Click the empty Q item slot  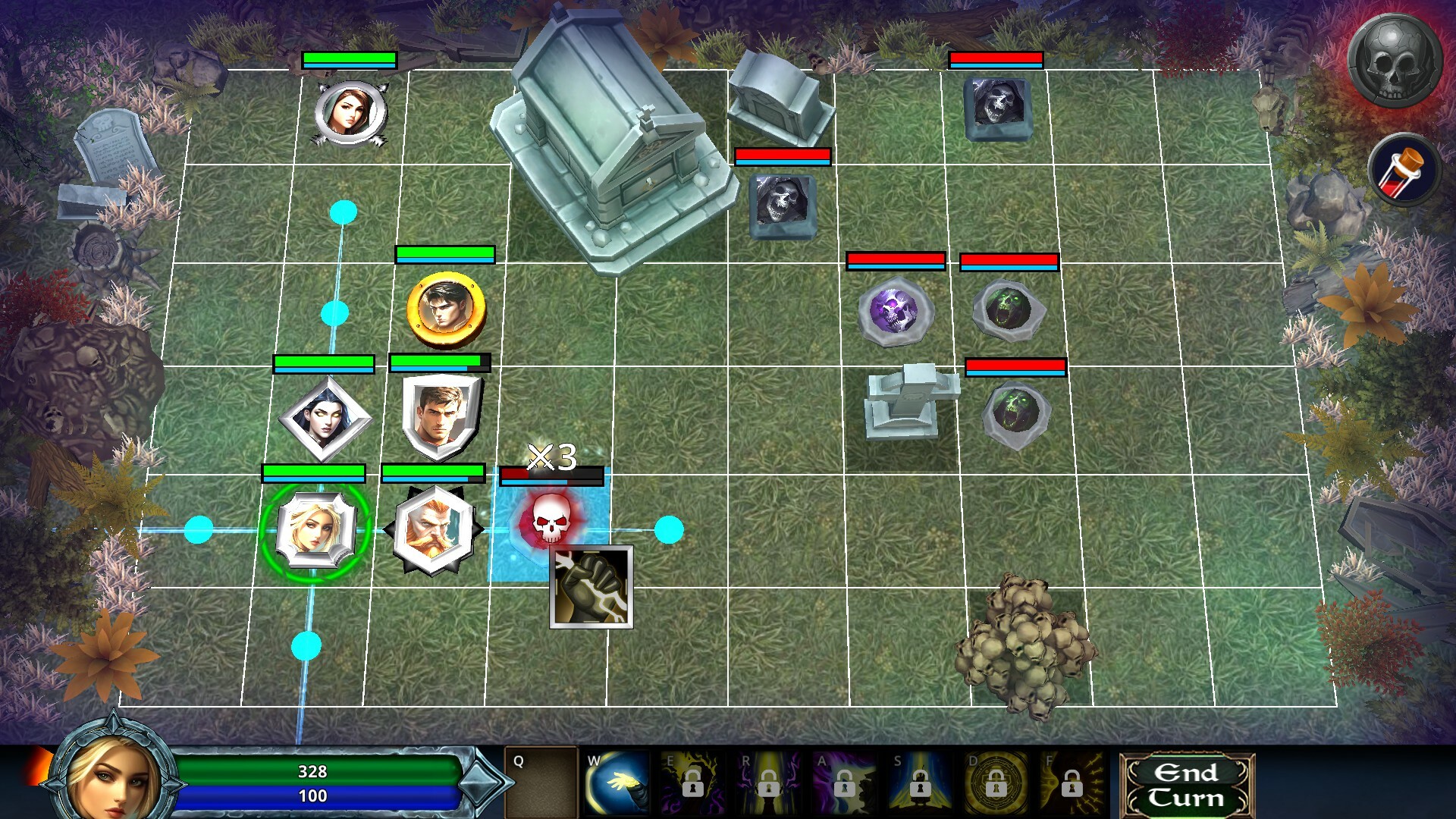tap(542, 781)
